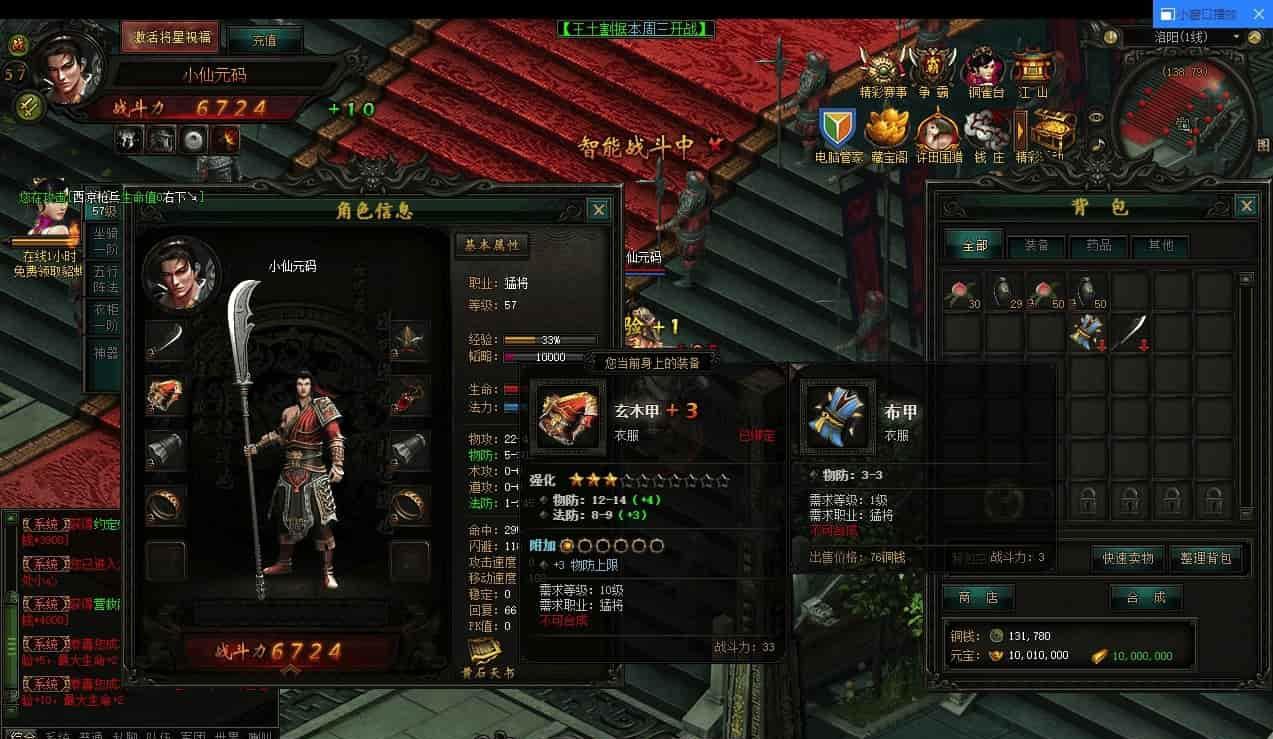Open the 精彩赛事 events icon
1273x739 pixels.
(883, 72)
